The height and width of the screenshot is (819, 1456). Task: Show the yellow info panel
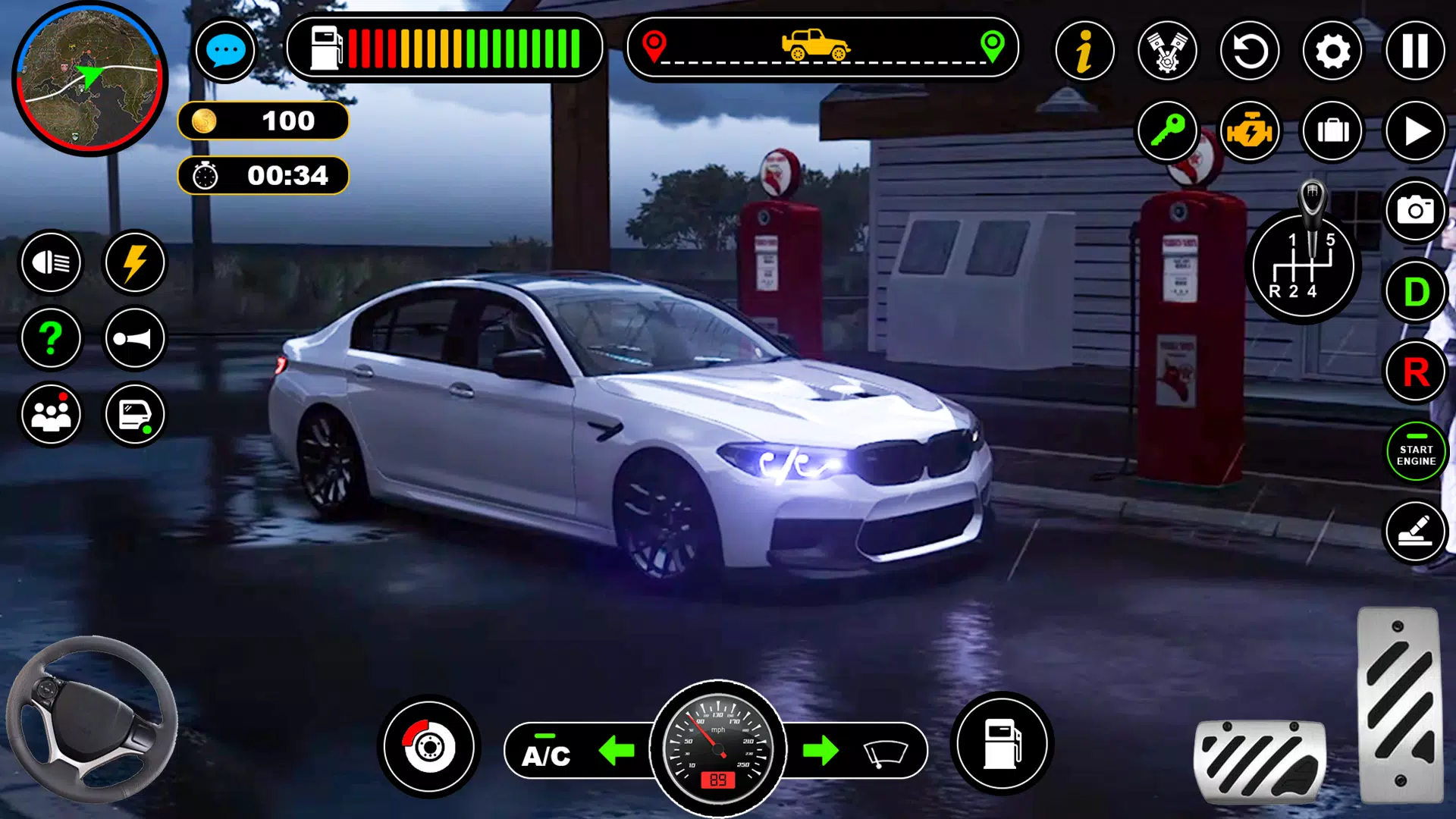click(1084, 51)
